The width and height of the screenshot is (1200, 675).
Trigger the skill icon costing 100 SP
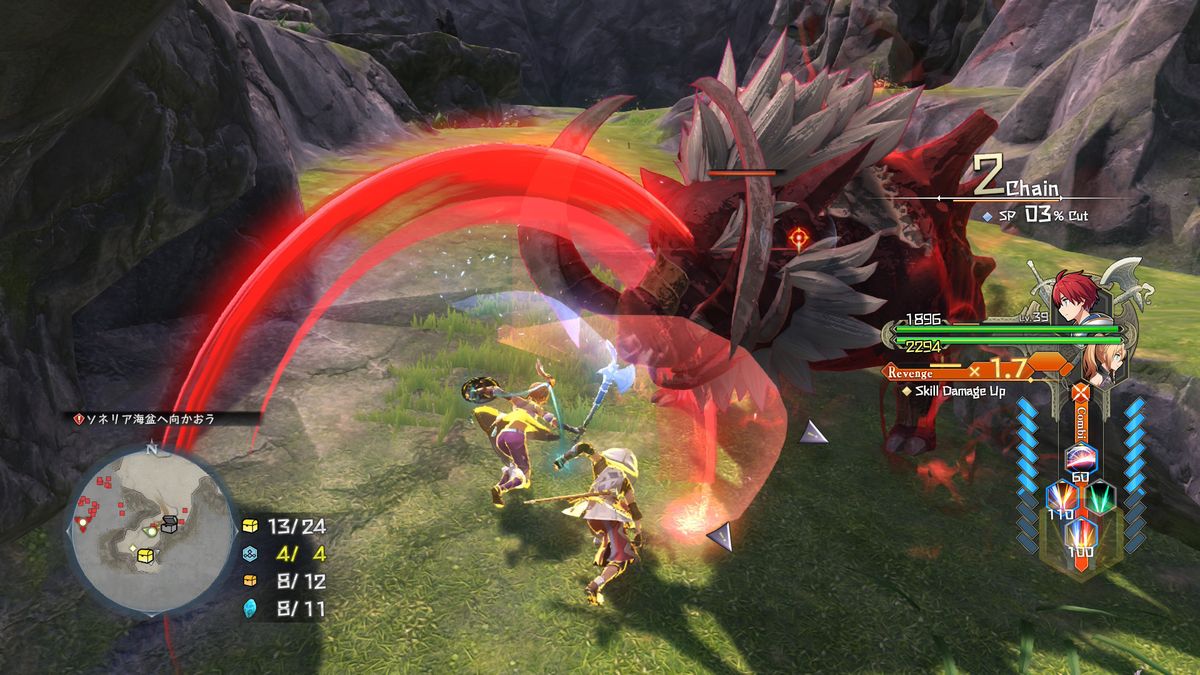1080,532
